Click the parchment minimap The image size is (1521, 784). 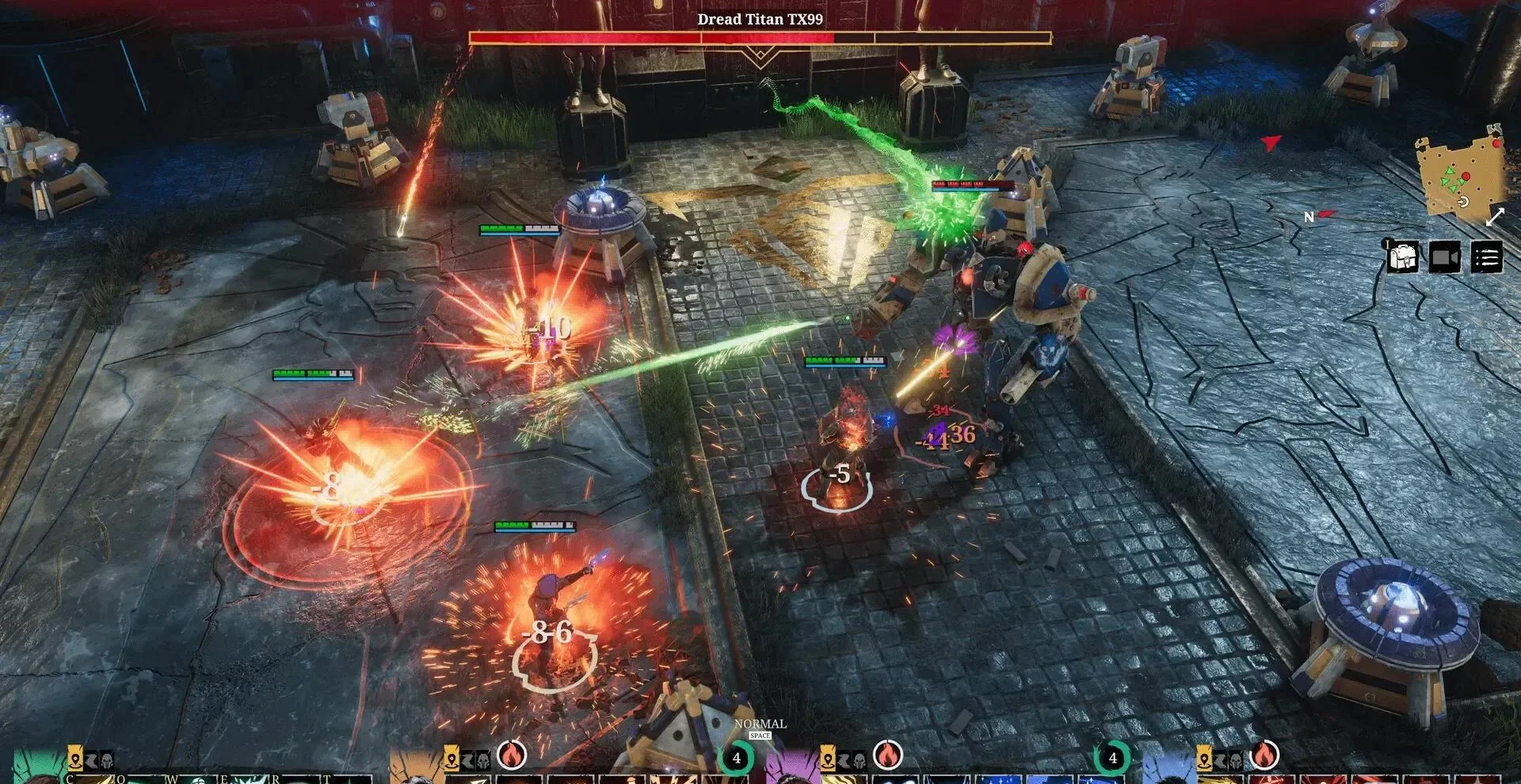pyautogui.click(x=1459, y=177)
